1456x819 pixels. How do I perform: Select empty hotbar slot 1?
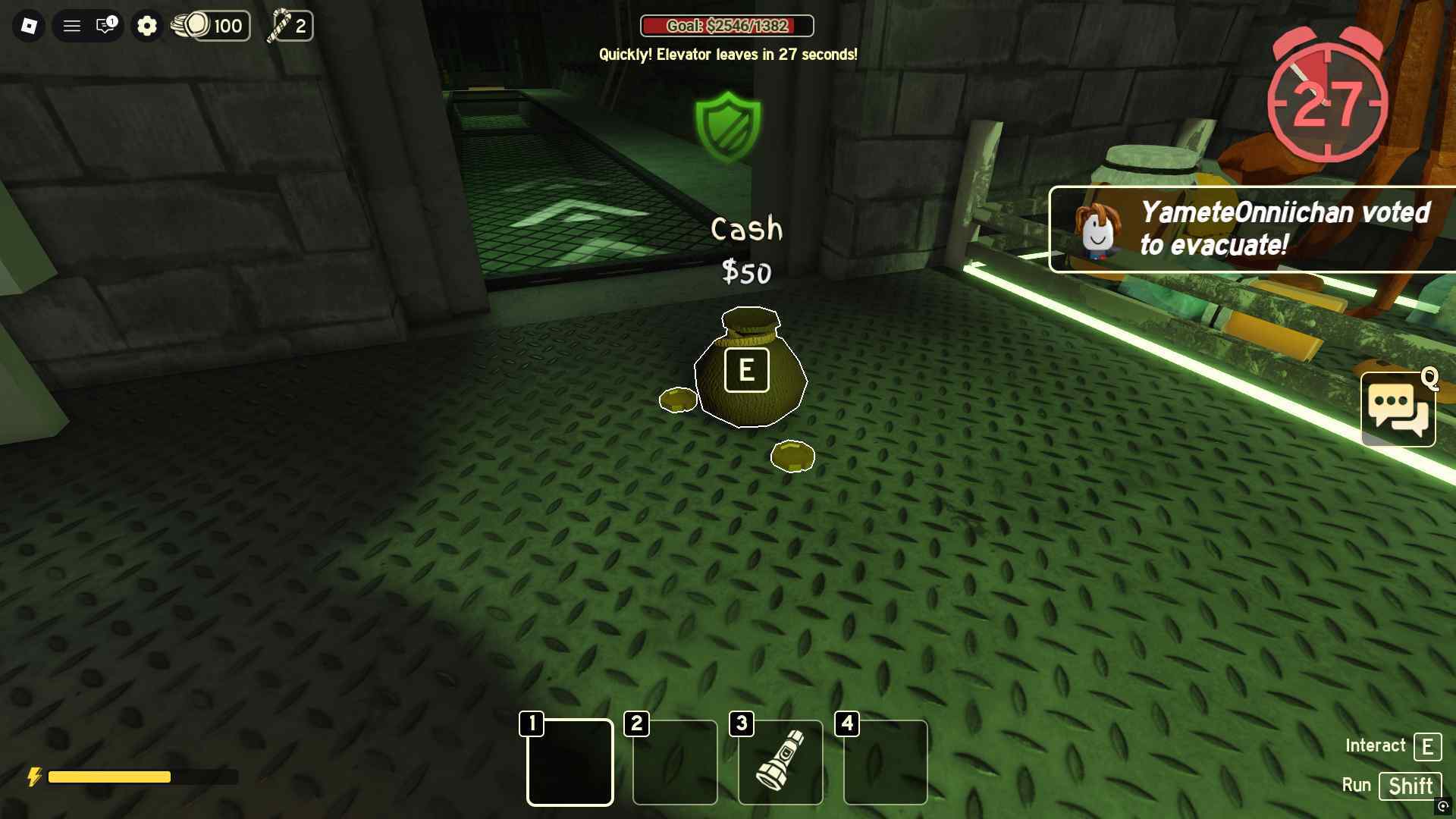coord(570,762)
